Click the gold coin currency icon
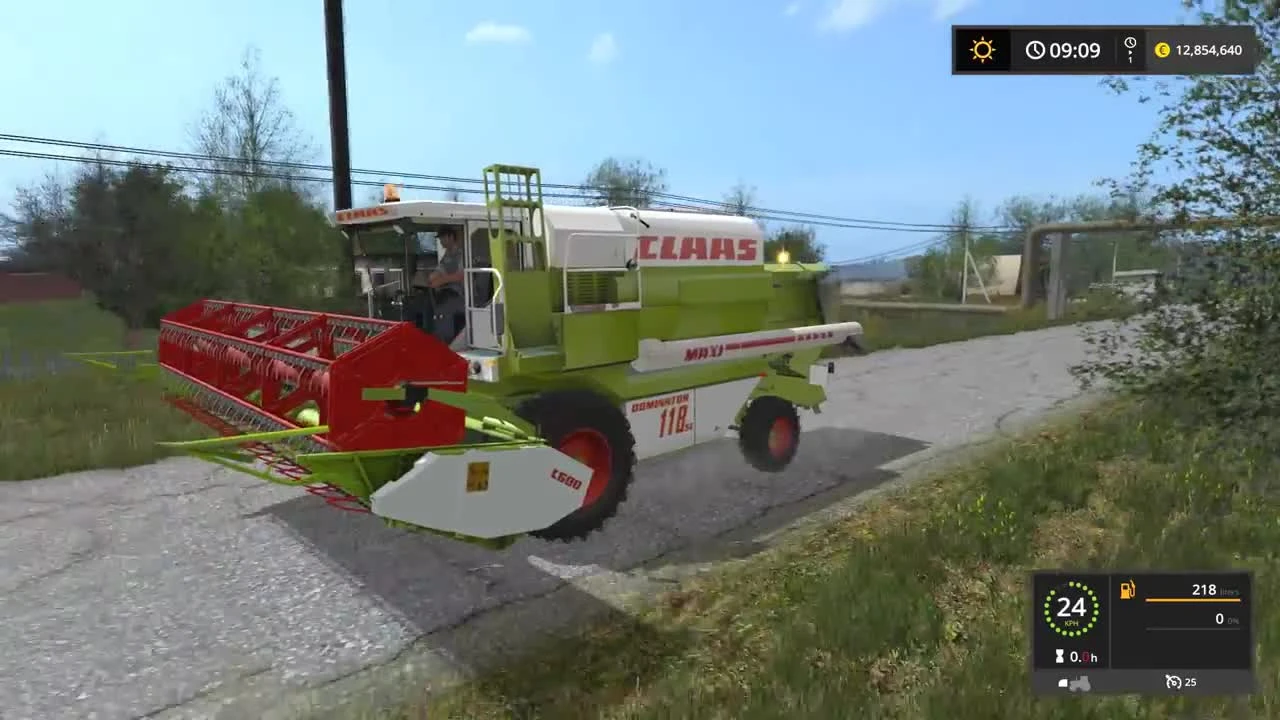The width and height of the screenshot is (1280, 720). [1163, 50]
